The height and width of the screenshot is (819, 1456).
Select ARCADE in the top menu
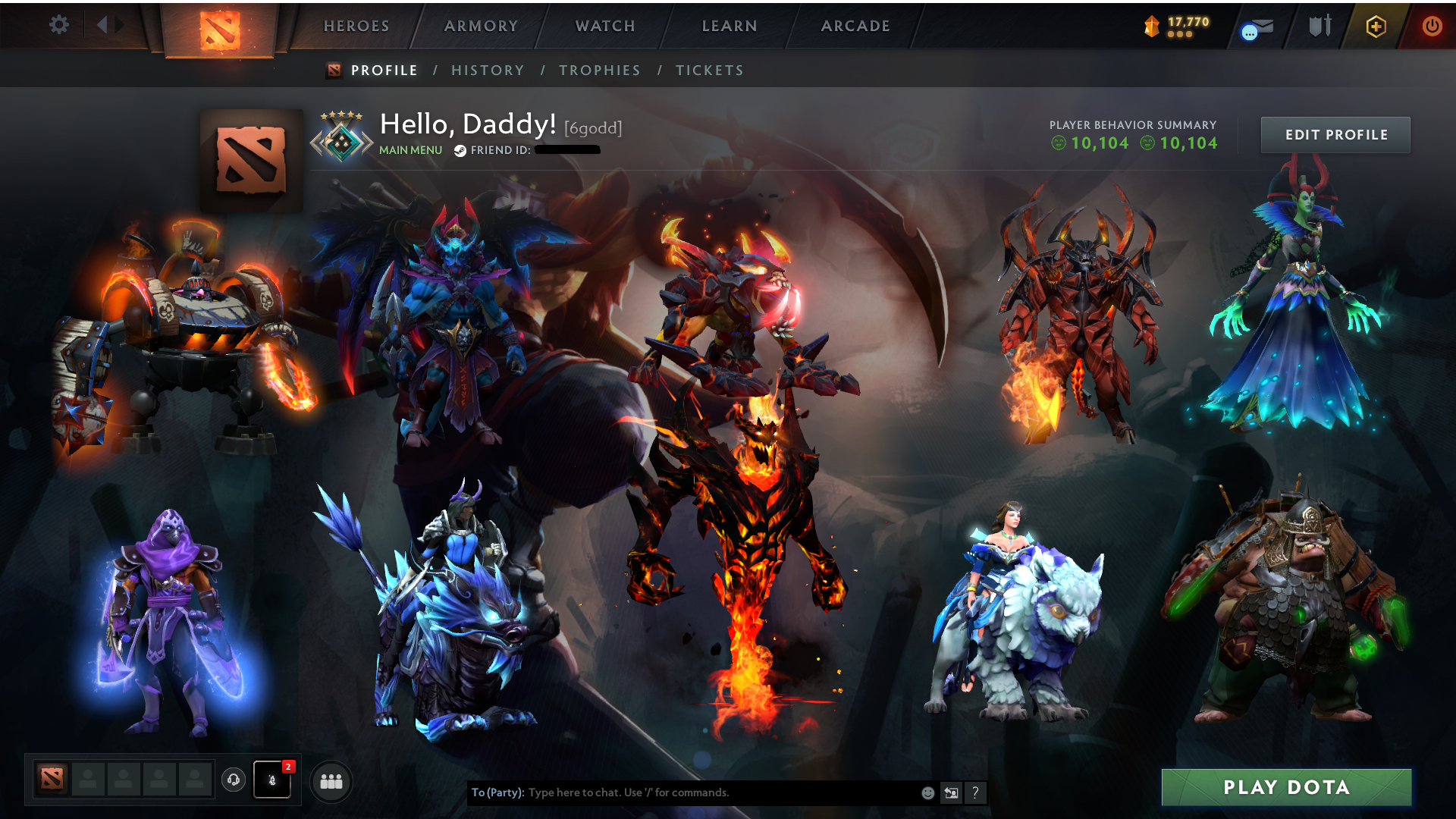(855, 26)
